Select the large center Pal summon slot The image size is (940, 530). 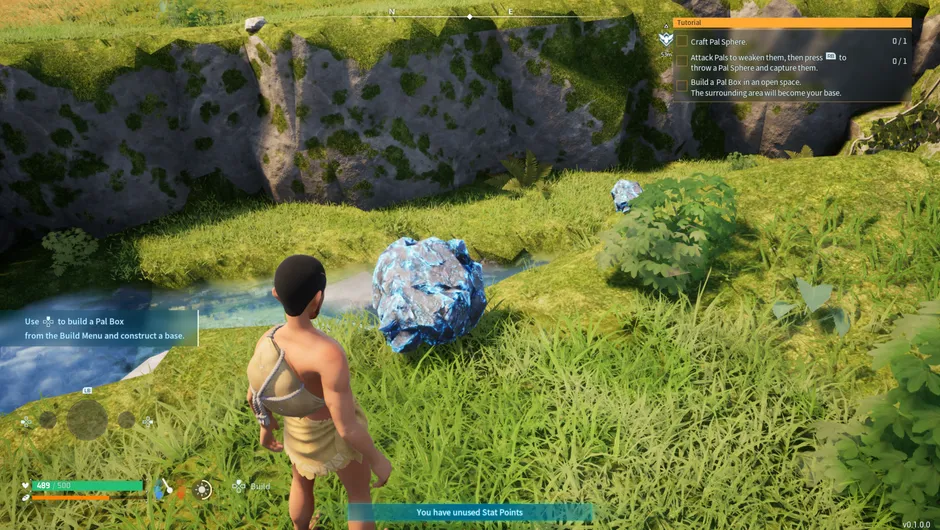tap(87, 420)
